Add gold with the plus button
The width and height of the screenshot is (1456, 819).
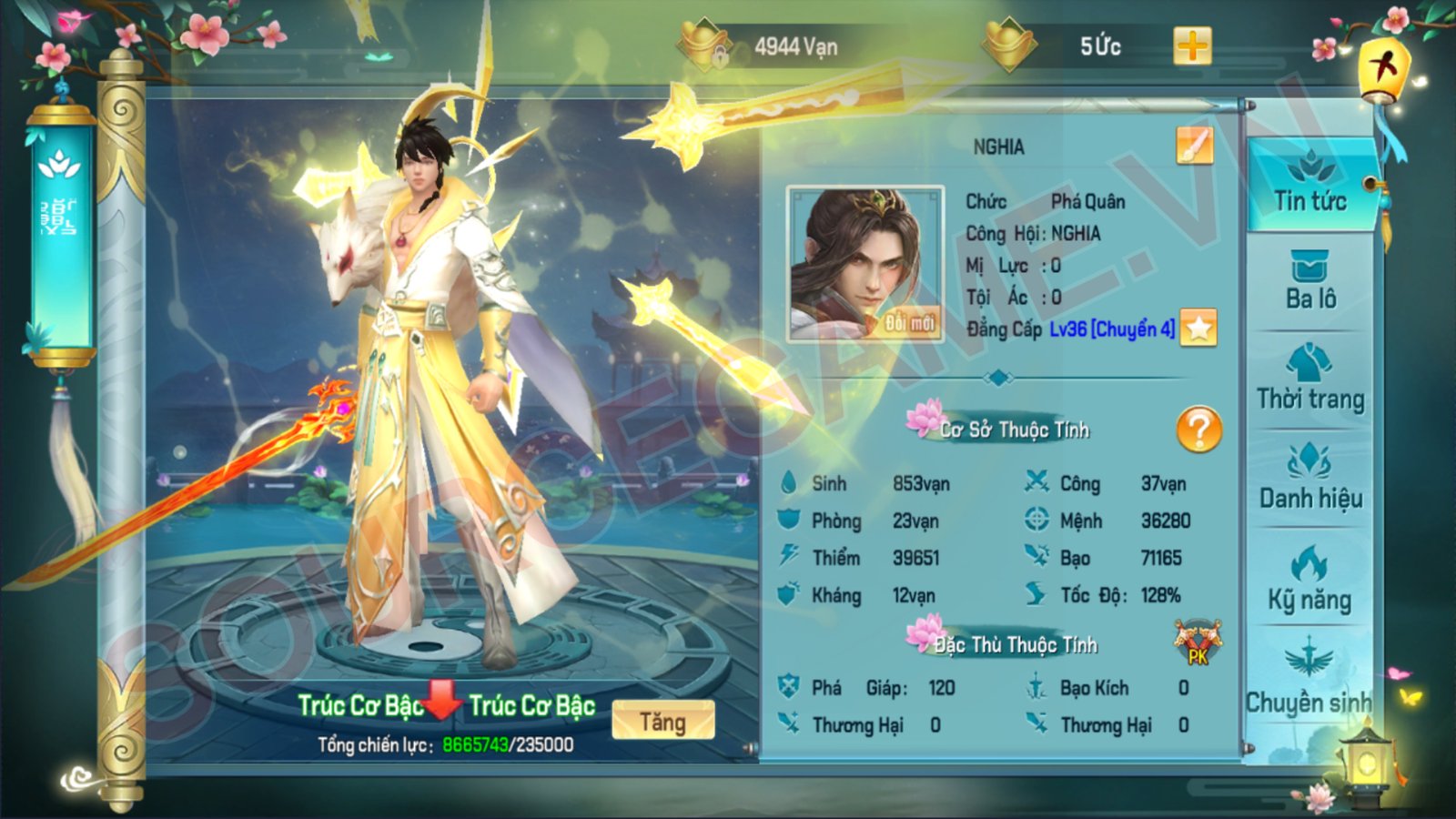(x=1192, y=45)
